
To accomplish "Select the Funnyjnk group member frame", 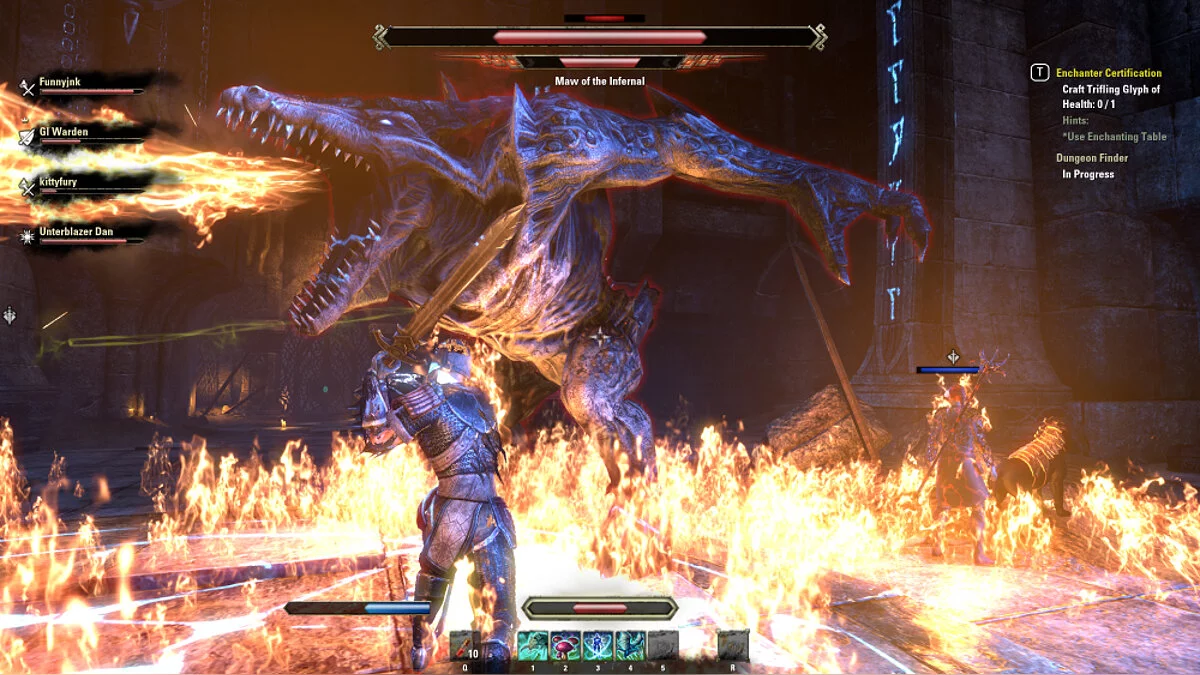I will coord(82,85).
